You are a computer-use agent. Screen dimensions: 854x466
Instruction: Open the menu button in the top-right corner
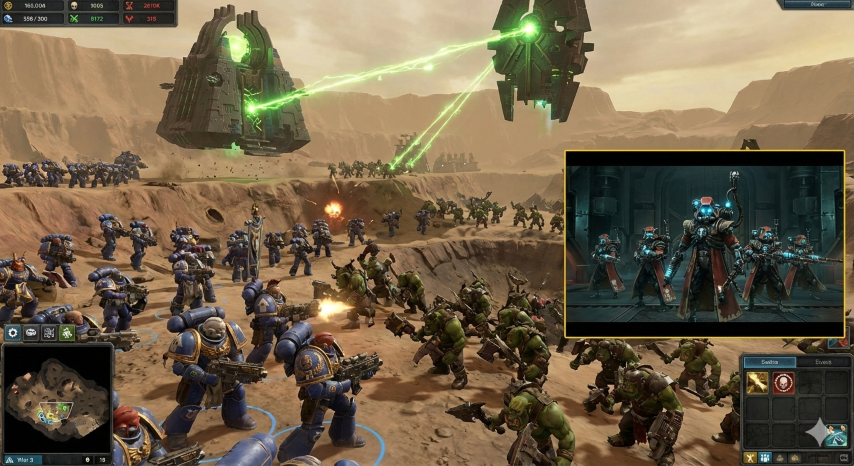click(816, 5)
